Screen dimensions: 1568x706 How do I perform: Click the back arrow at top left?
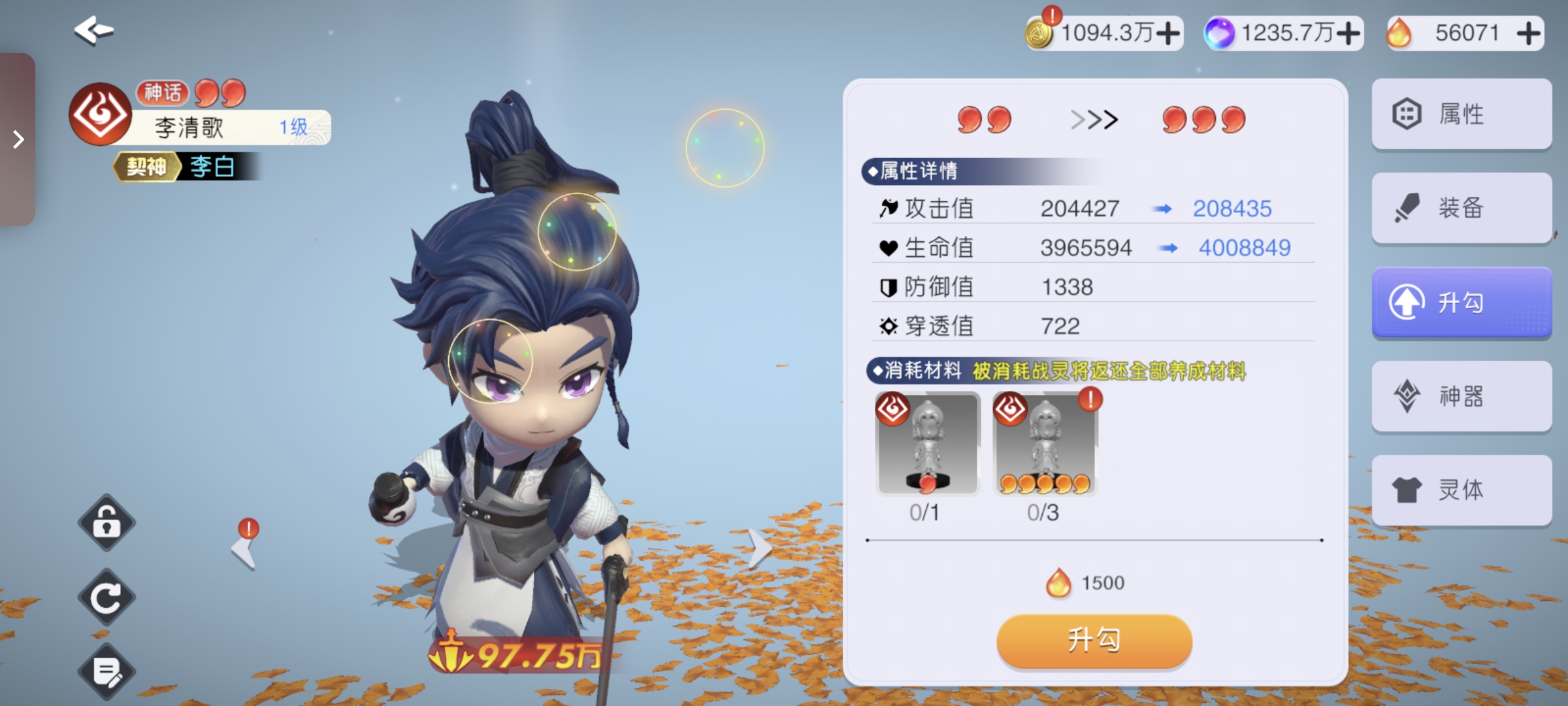[x=93, y=29]
